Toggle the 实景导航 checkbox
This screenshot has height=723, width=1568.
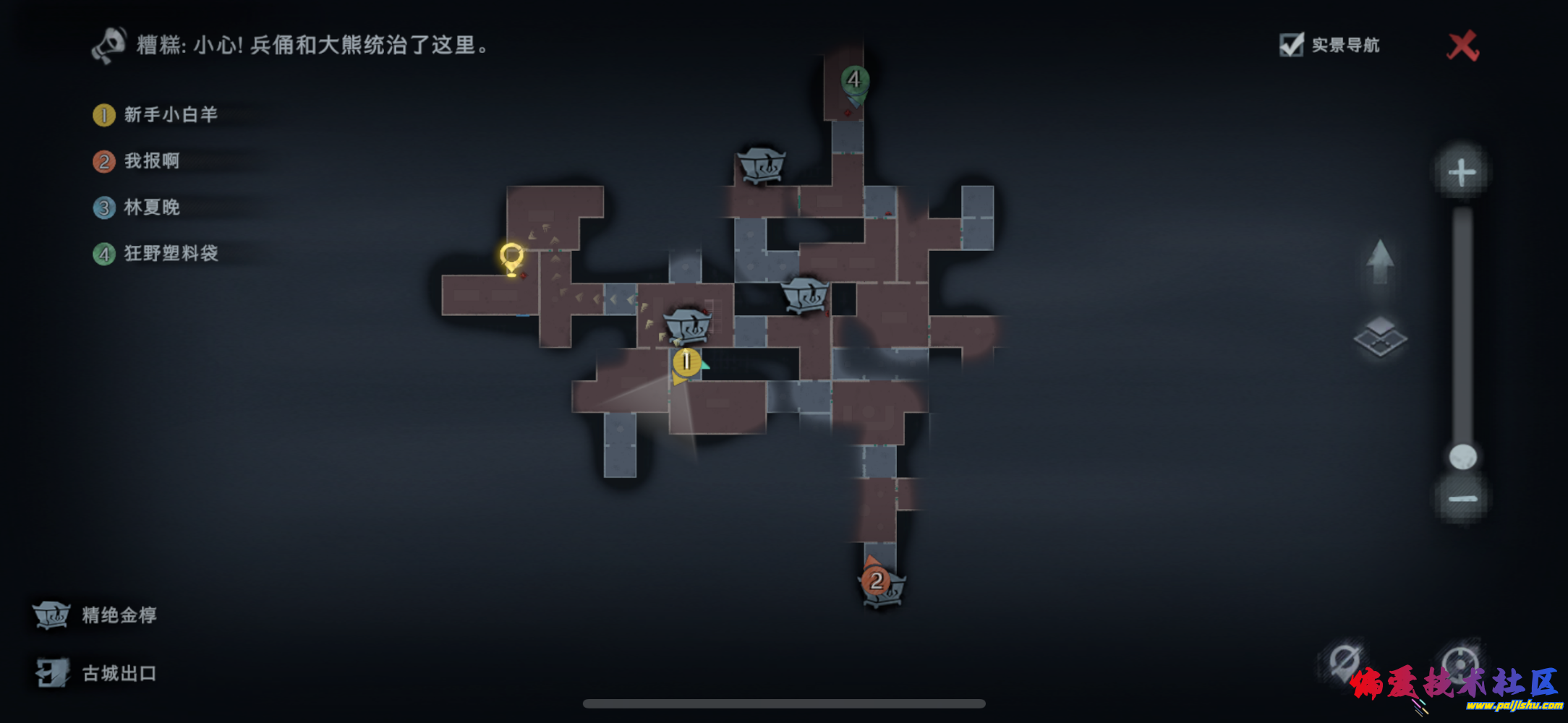click(x=1291, y=45)
